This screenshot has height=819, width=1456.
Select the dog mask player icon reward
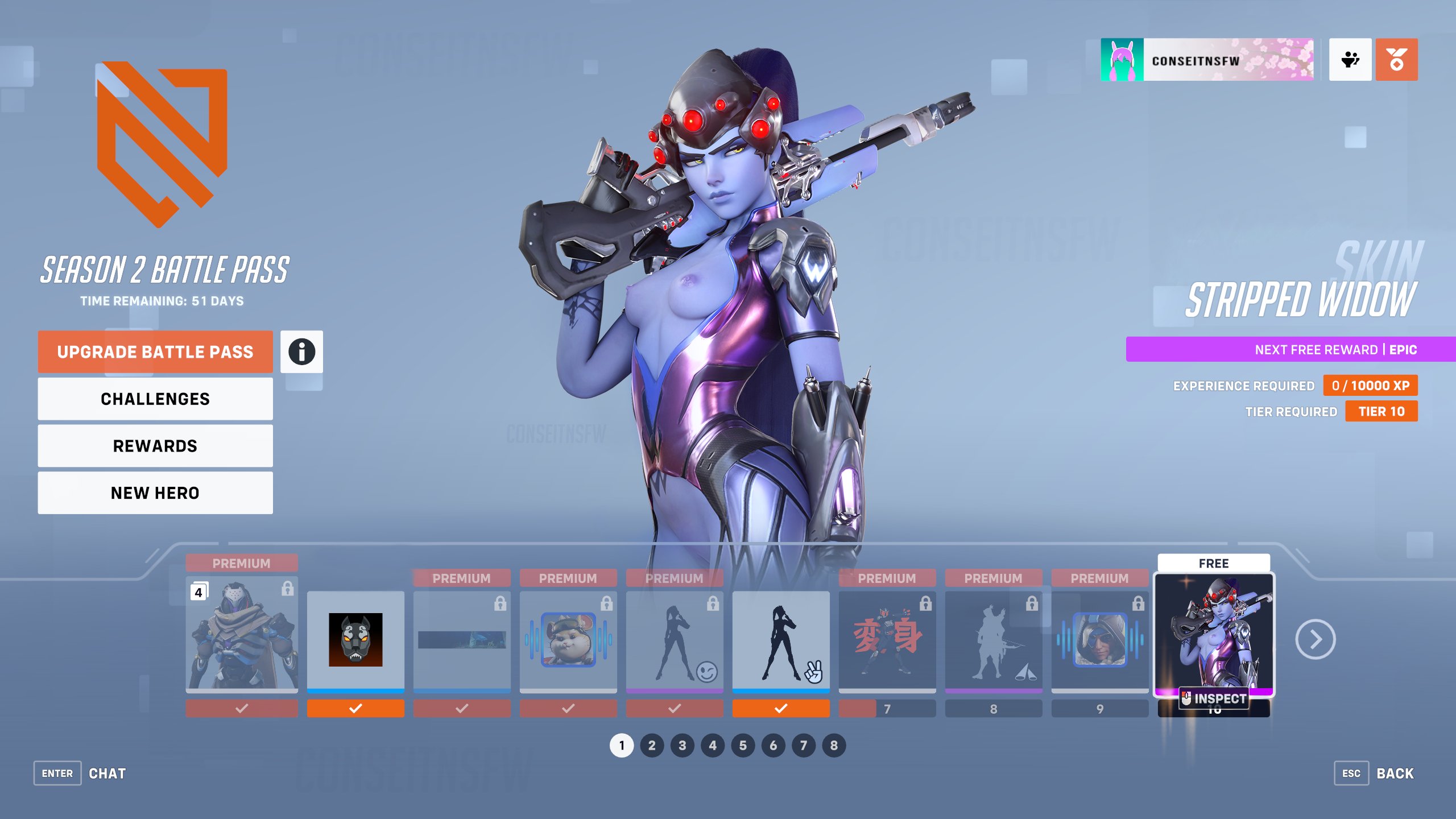(355, 640)
